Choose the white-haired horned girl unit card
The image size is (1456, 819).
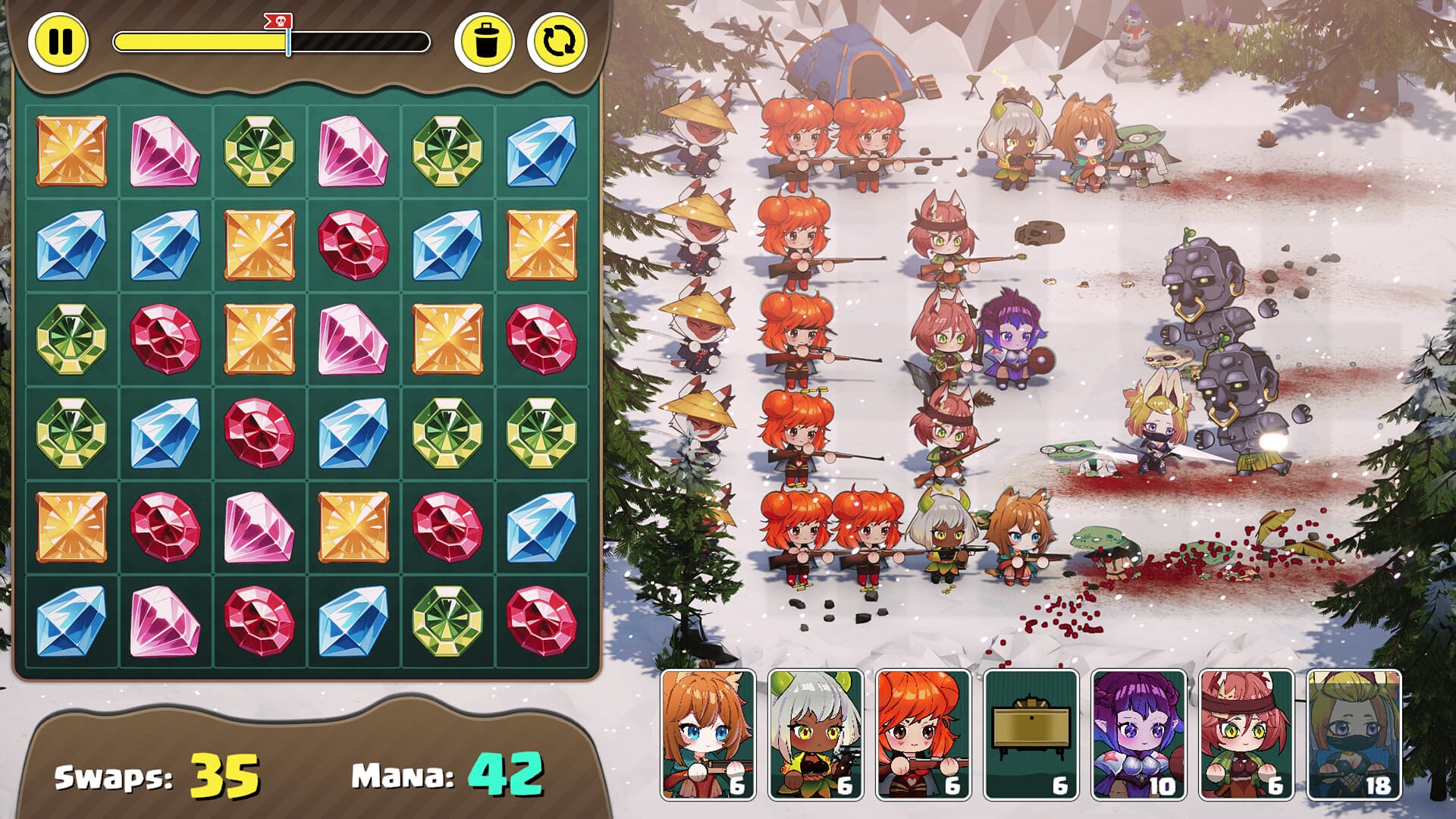tap(816, 734)
